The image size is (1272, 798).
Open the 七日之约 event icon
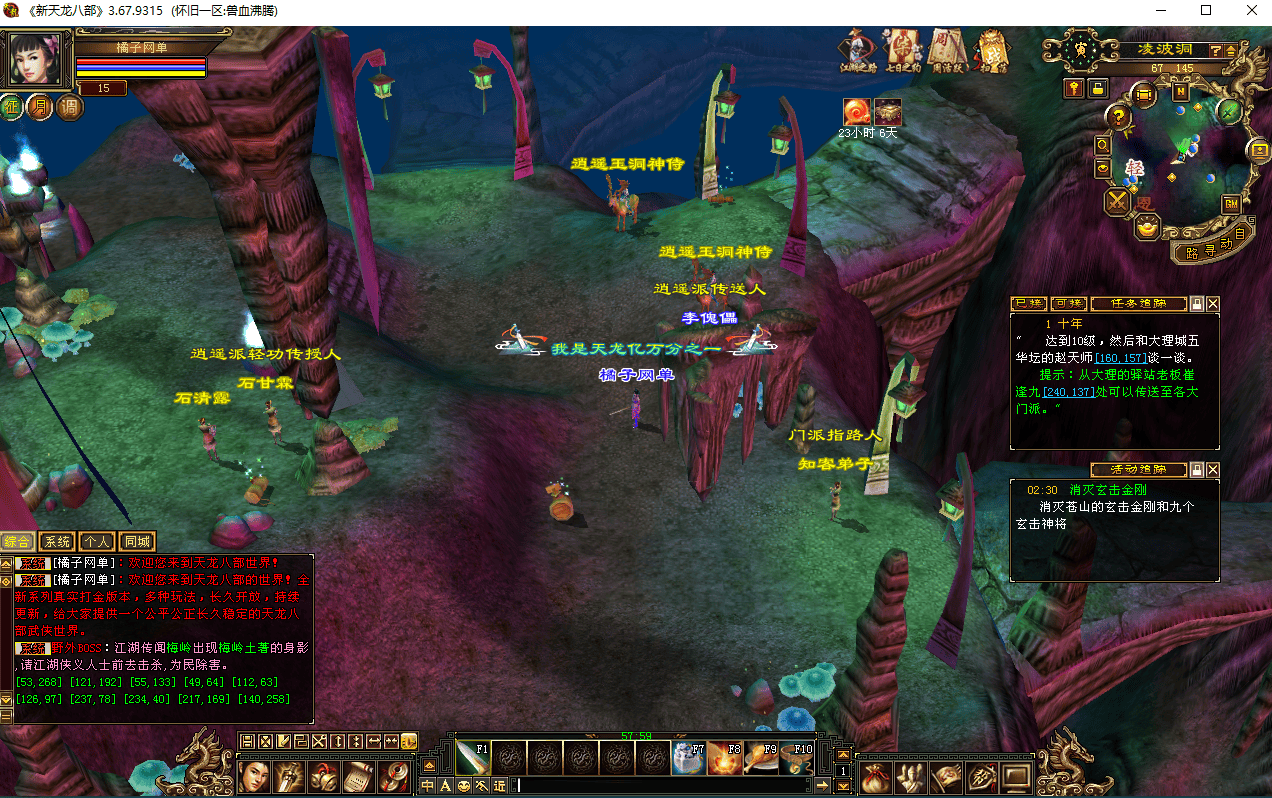click(902, 51)
